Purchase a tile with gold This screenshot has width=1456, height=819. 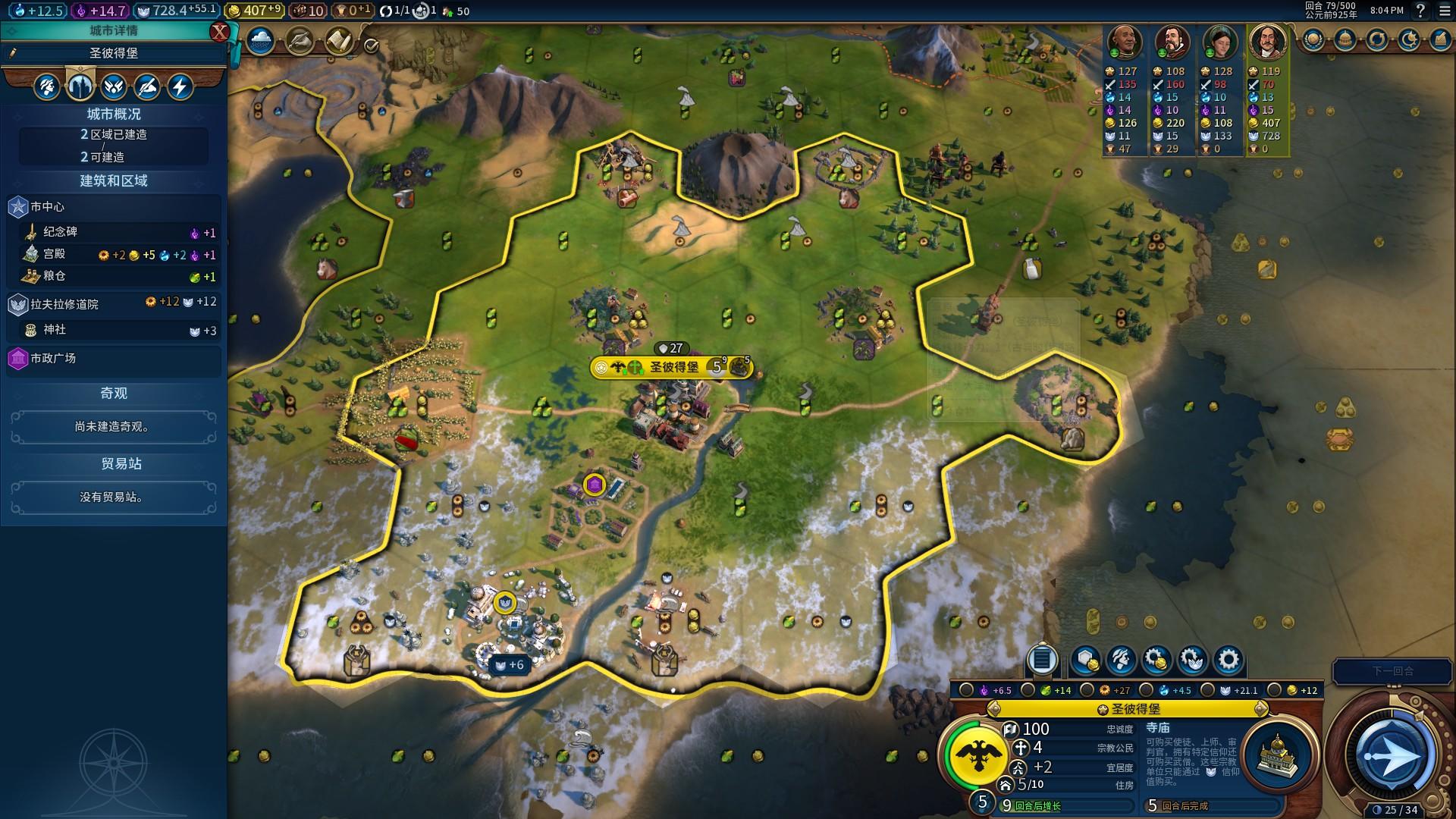tap(1085, 661)
